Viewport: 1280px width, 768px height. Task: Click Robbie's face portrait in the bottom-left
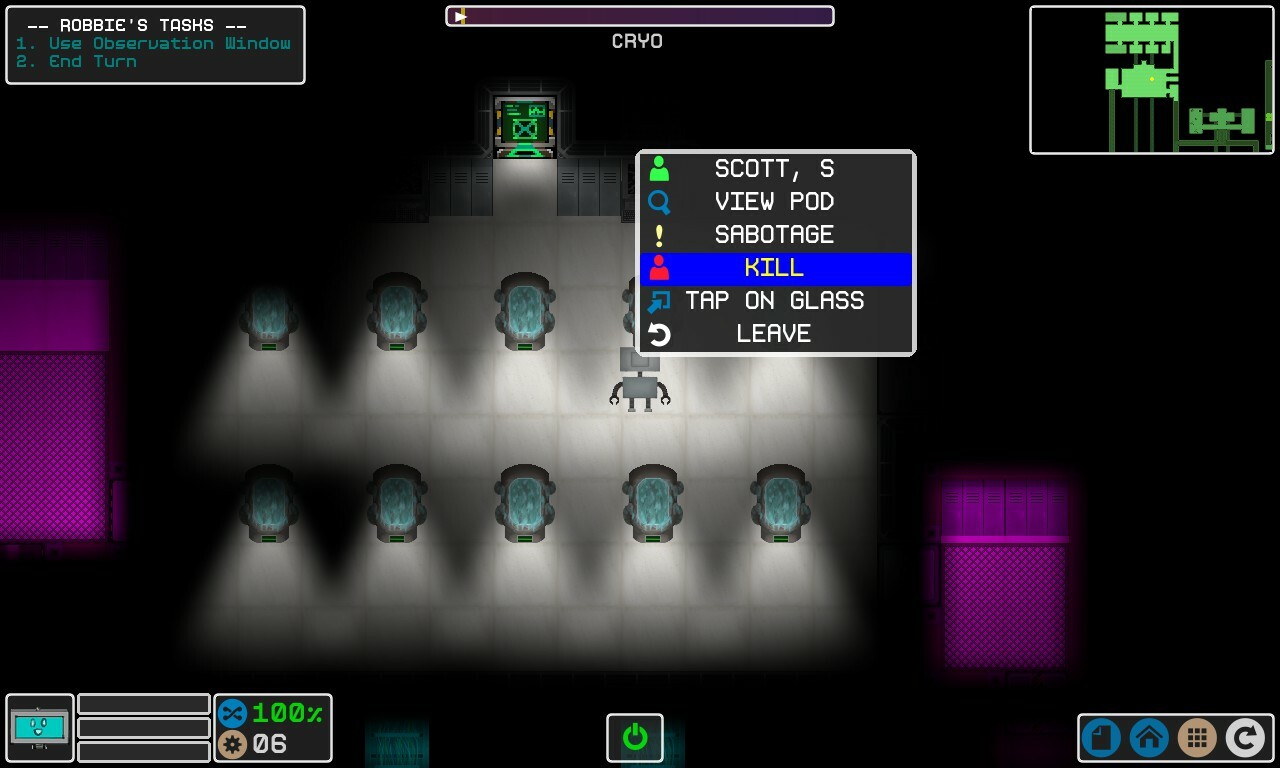click(39, 729)
